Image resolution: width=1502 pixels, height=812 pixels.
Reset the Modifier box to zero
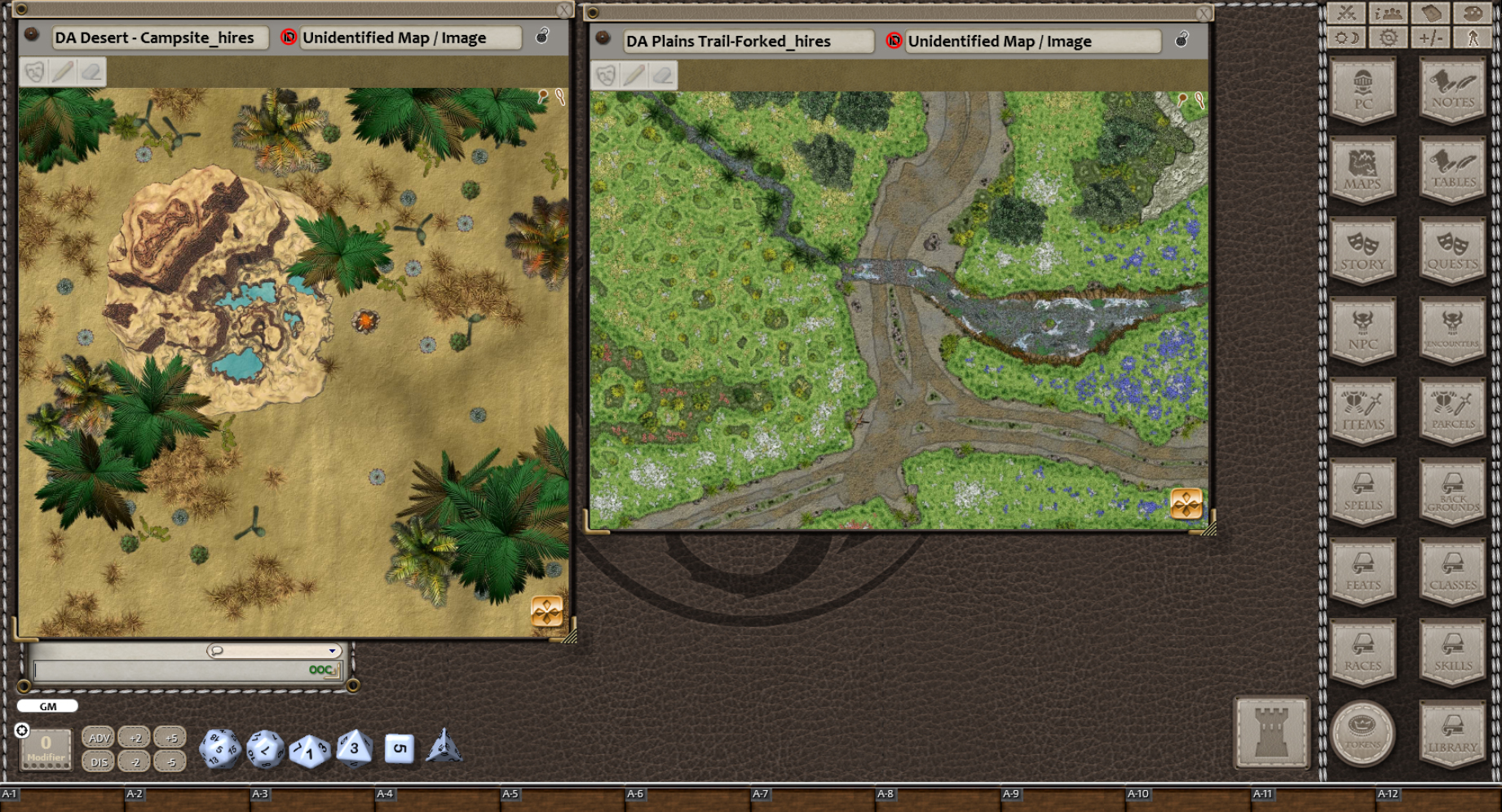46,746
